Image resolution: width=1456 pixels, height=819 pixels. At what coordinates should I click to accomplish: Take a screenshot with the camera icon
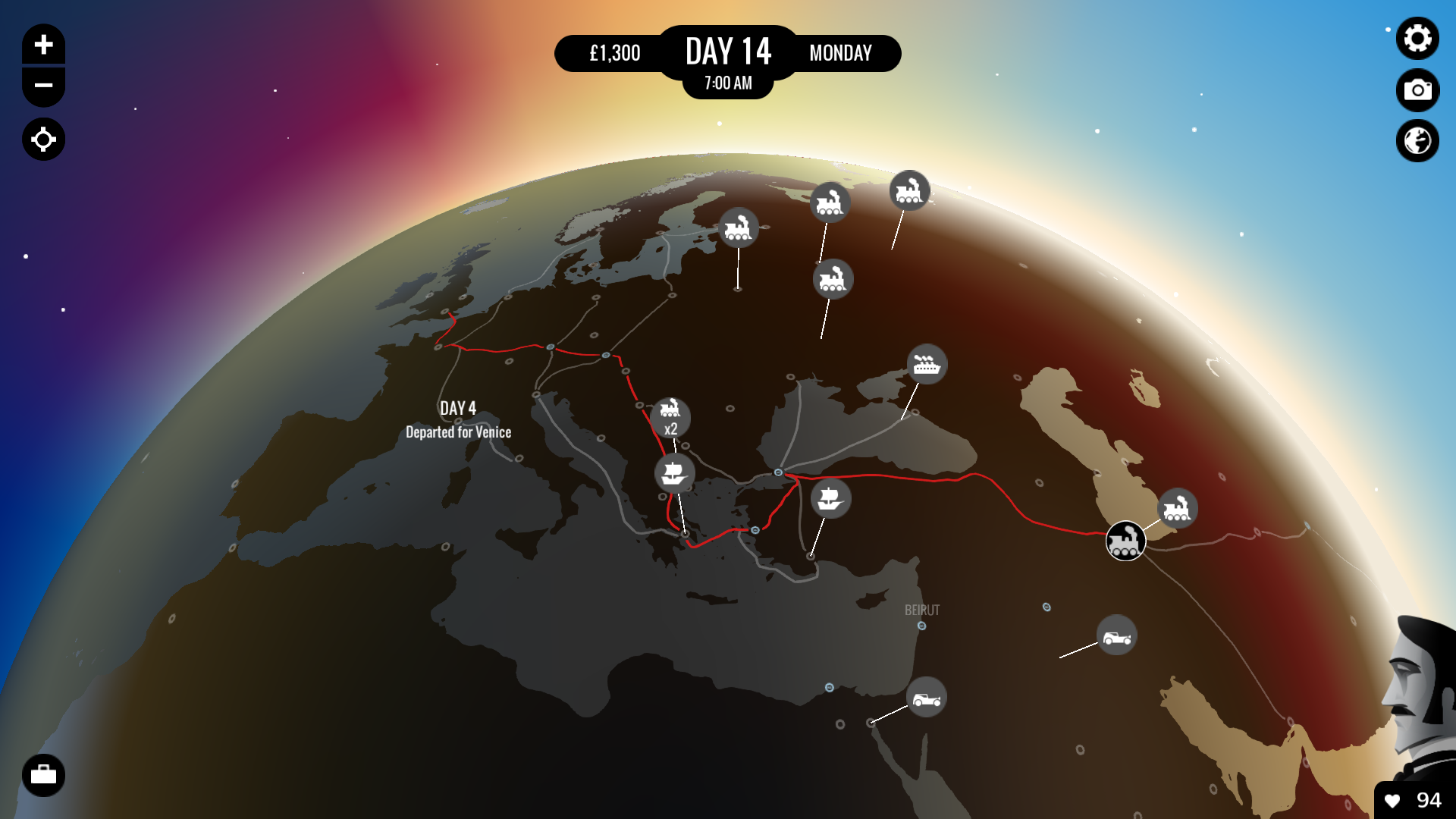1417,90
